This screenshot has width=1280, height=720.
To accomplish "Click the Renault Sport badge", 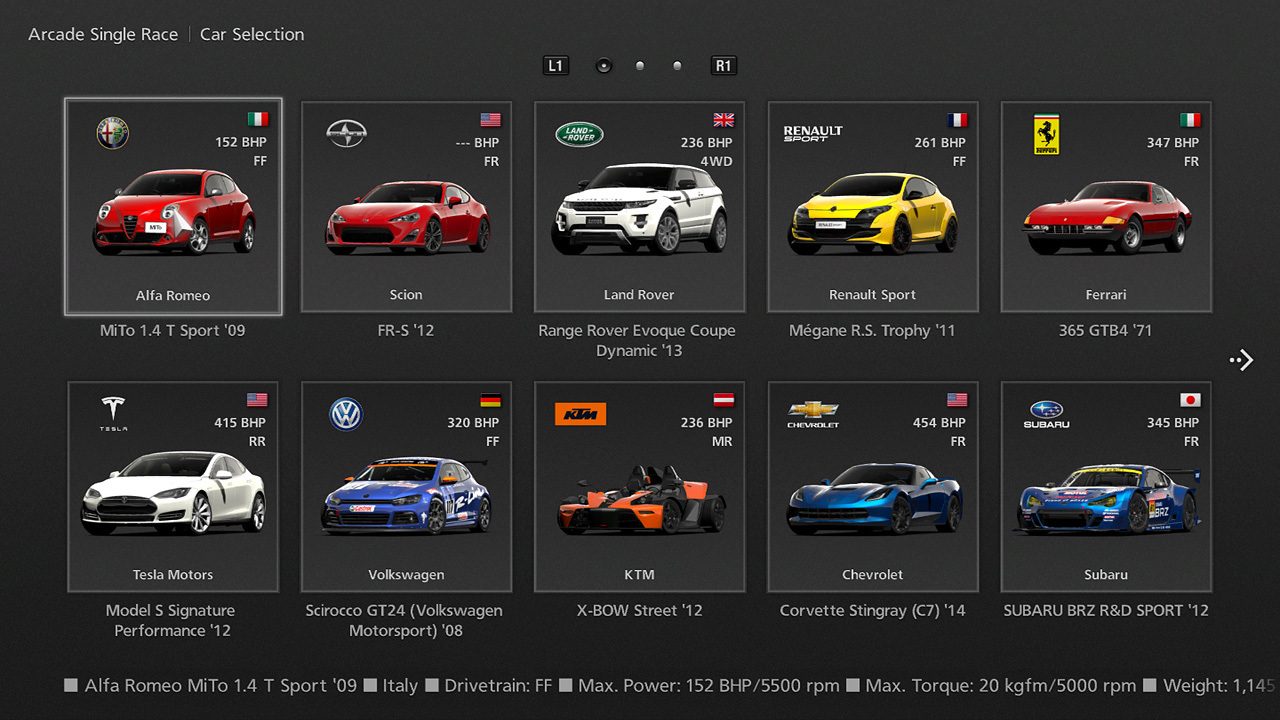I will (x=813, y=132).
